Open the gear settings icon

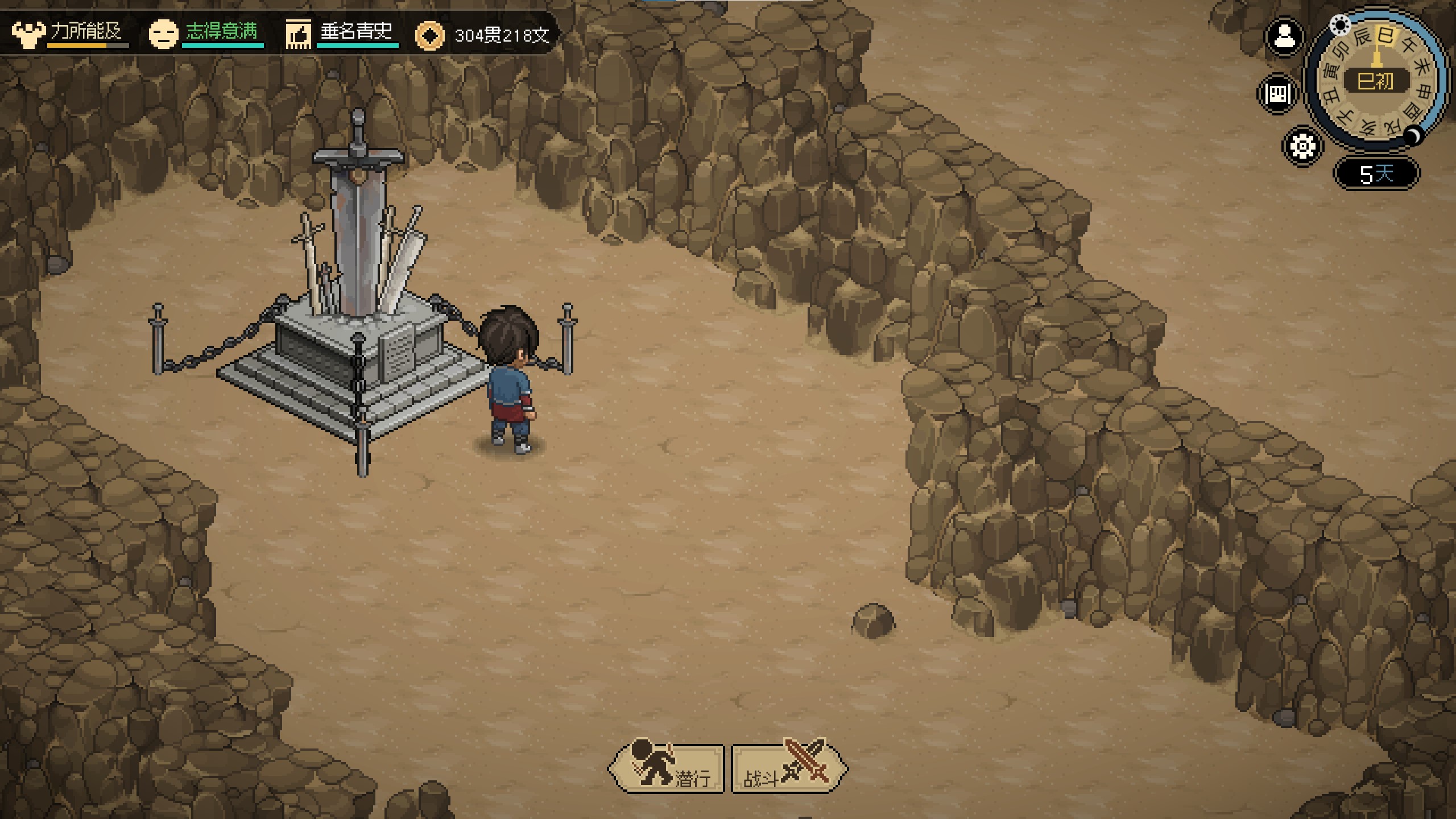[x=1302, y=146]
